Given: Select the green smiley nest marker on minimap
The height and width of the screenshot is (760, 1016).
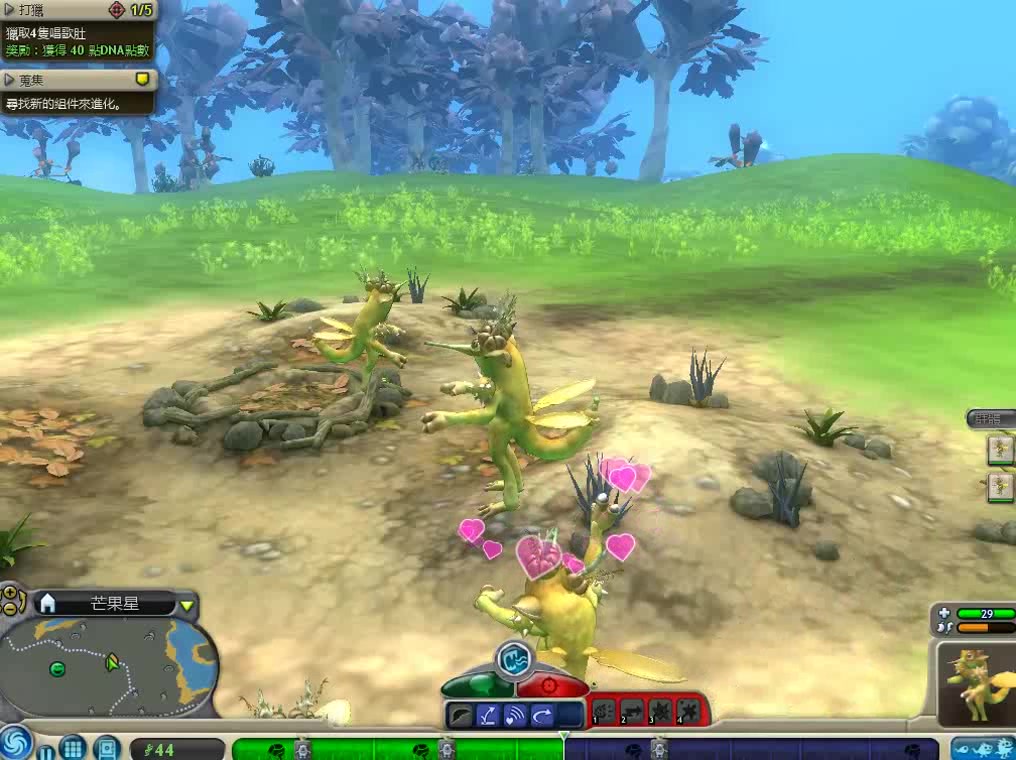Looking at the screenshot, I should (57, 669).
